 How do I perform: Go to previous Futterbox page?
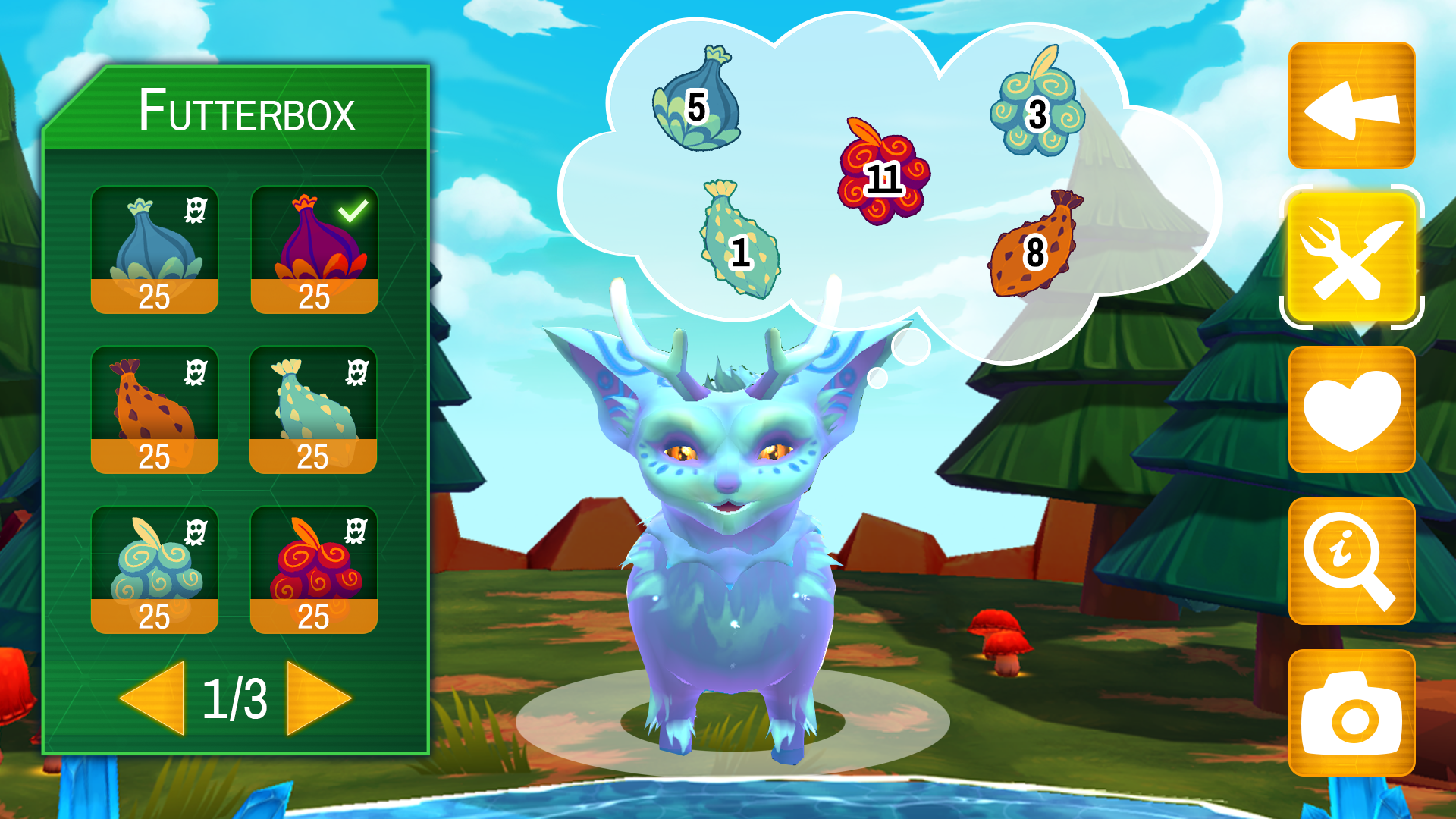[155, 698]
